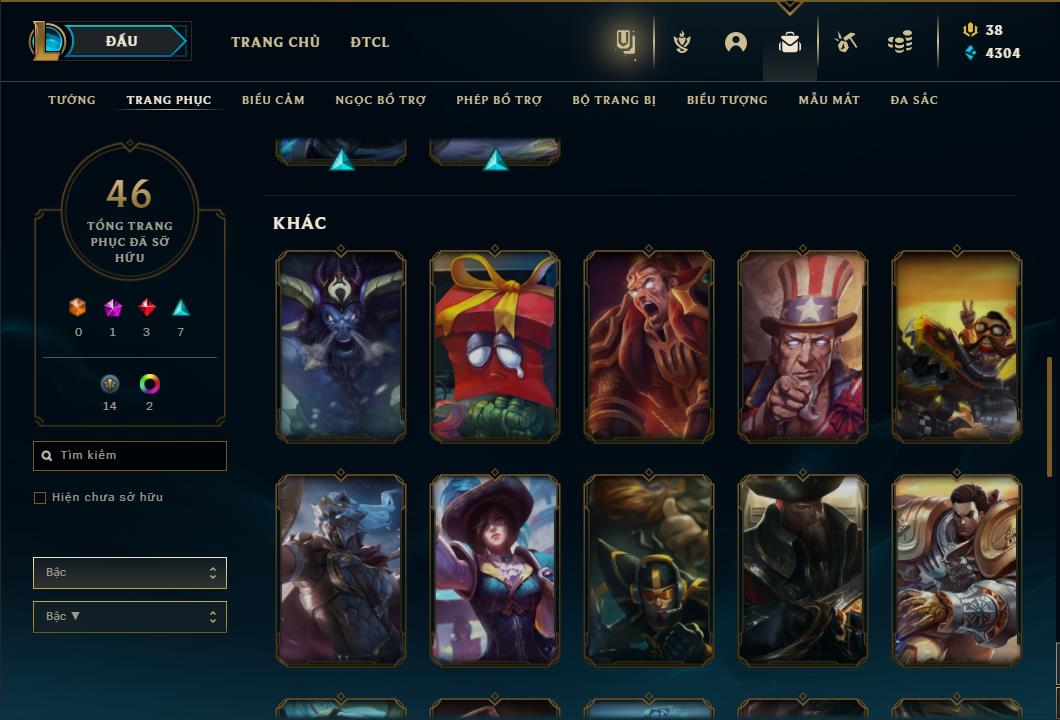
Task: Open the profile icon in top bar
Action: (x=736, y=42)
